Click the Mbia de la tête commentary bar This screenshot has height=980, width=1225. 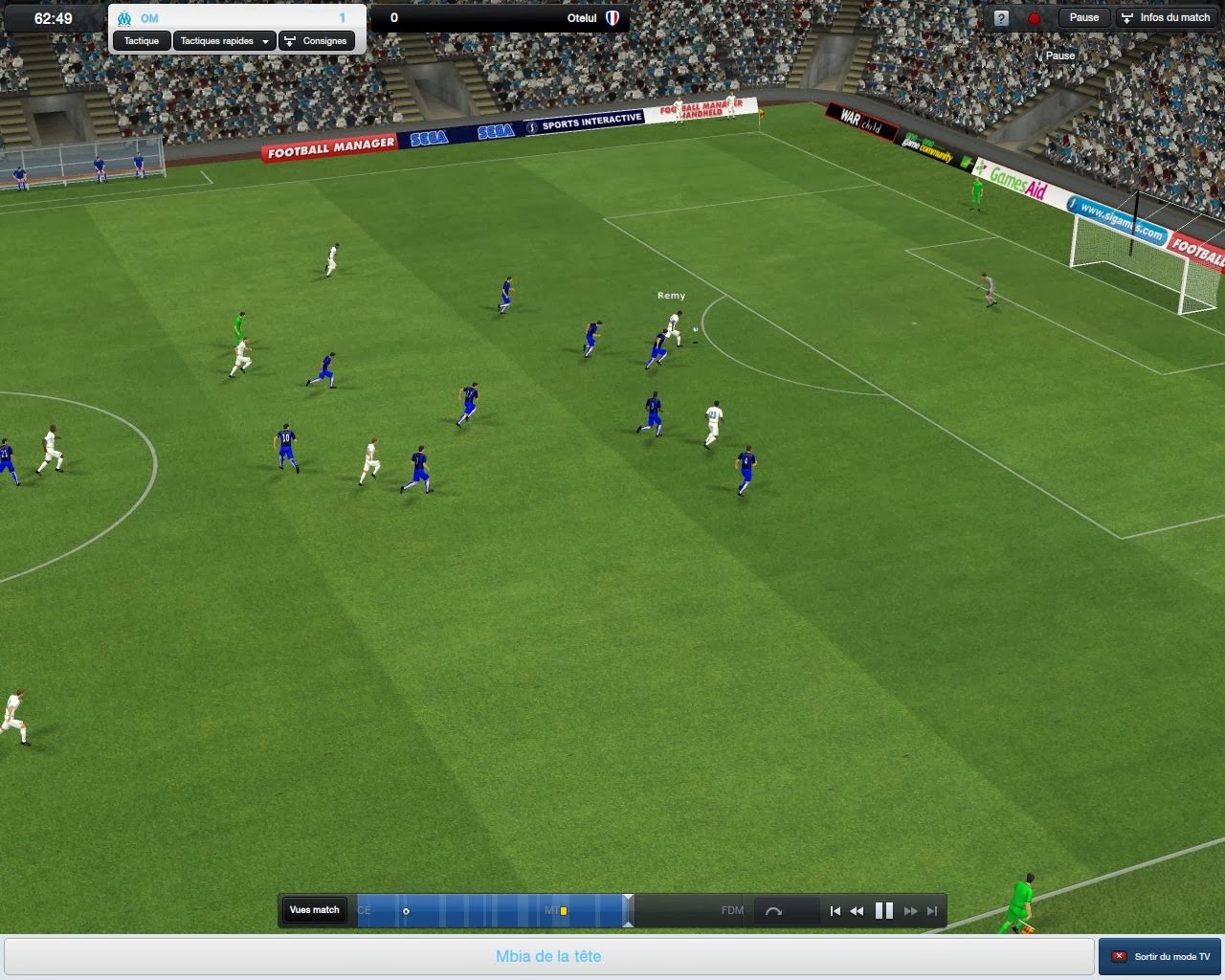pos(546,956)
